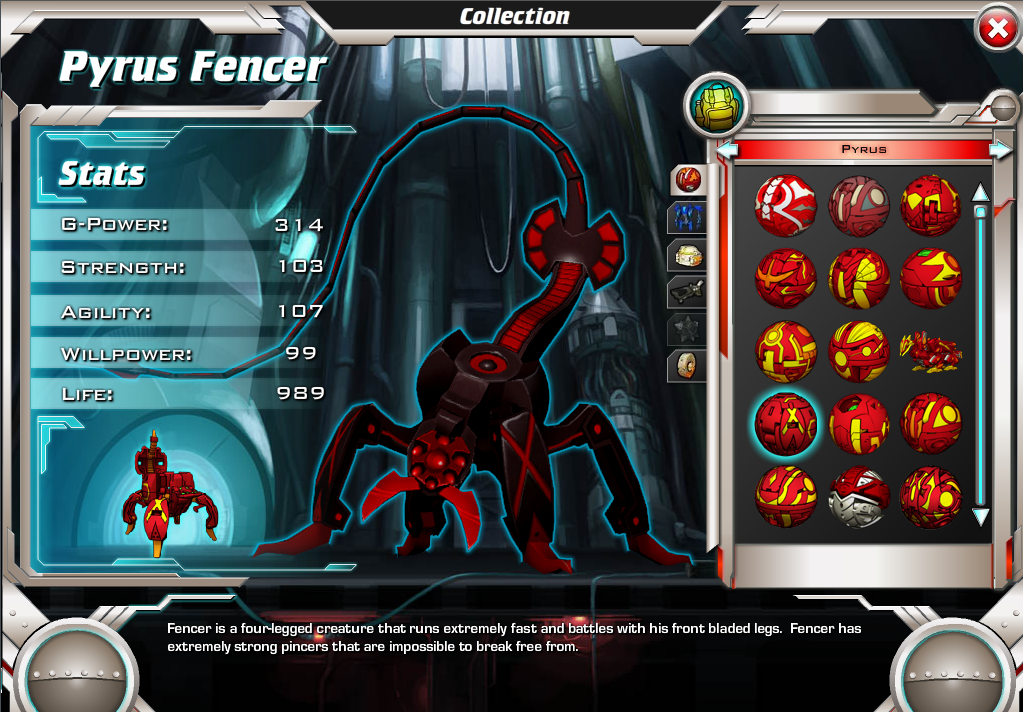Screen dimensions: 1023x712
Task: Show the previous attribute before Pyrus
Action: (x=727, y=150)
